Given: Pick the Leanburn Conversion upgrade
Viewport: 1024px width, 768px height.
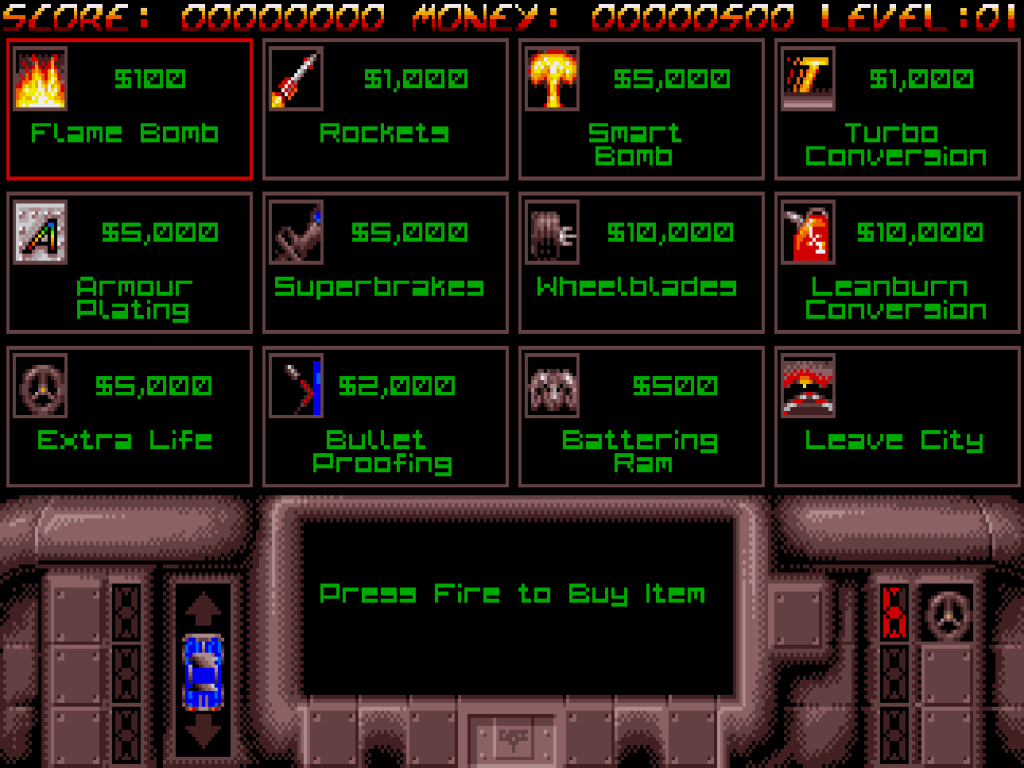Looking at the screenshot, I should click(x=897, y=263).
